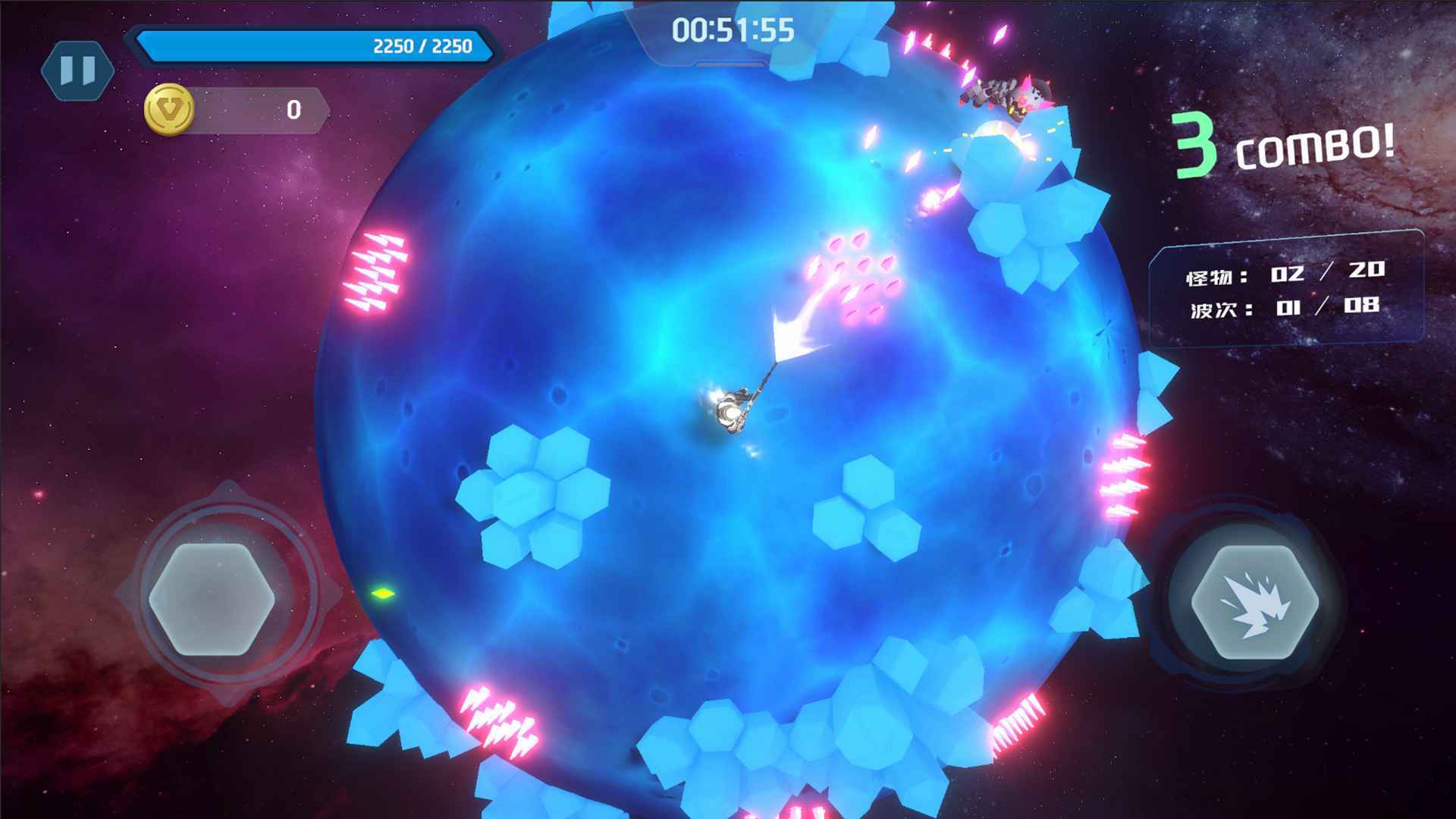Tap the mission timer 00:51:55
Image resolution: width=1456 pixels, height=819 pixels.
tap(733, 32)
